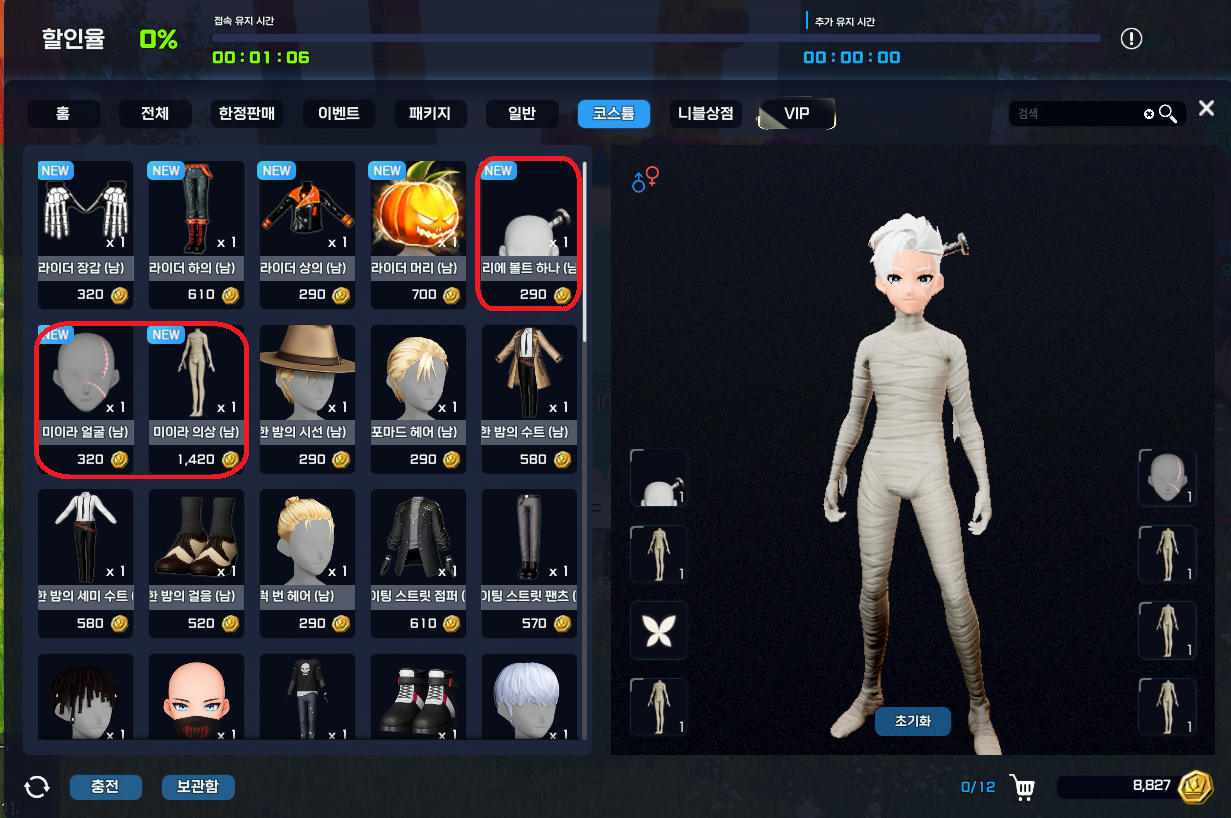Click the shop search field

click(1078, 114)
